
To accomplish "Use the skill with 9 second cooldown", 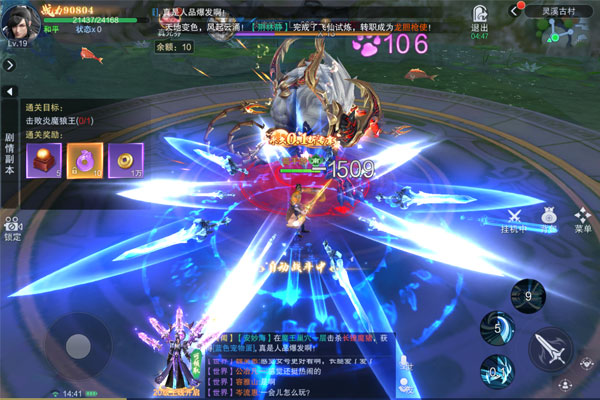I will [x=527, y=295].
